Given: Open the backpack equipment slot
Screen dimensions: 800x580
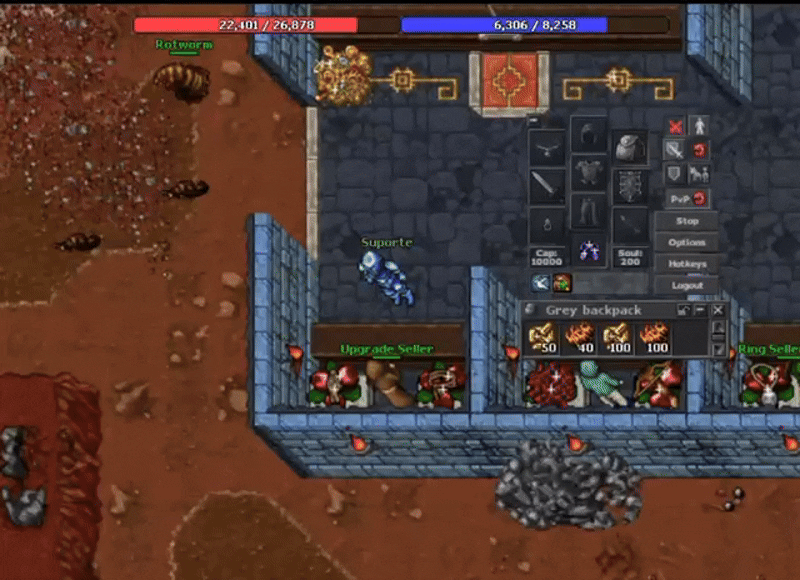Looking at the screenshot, I should [630, 148].
